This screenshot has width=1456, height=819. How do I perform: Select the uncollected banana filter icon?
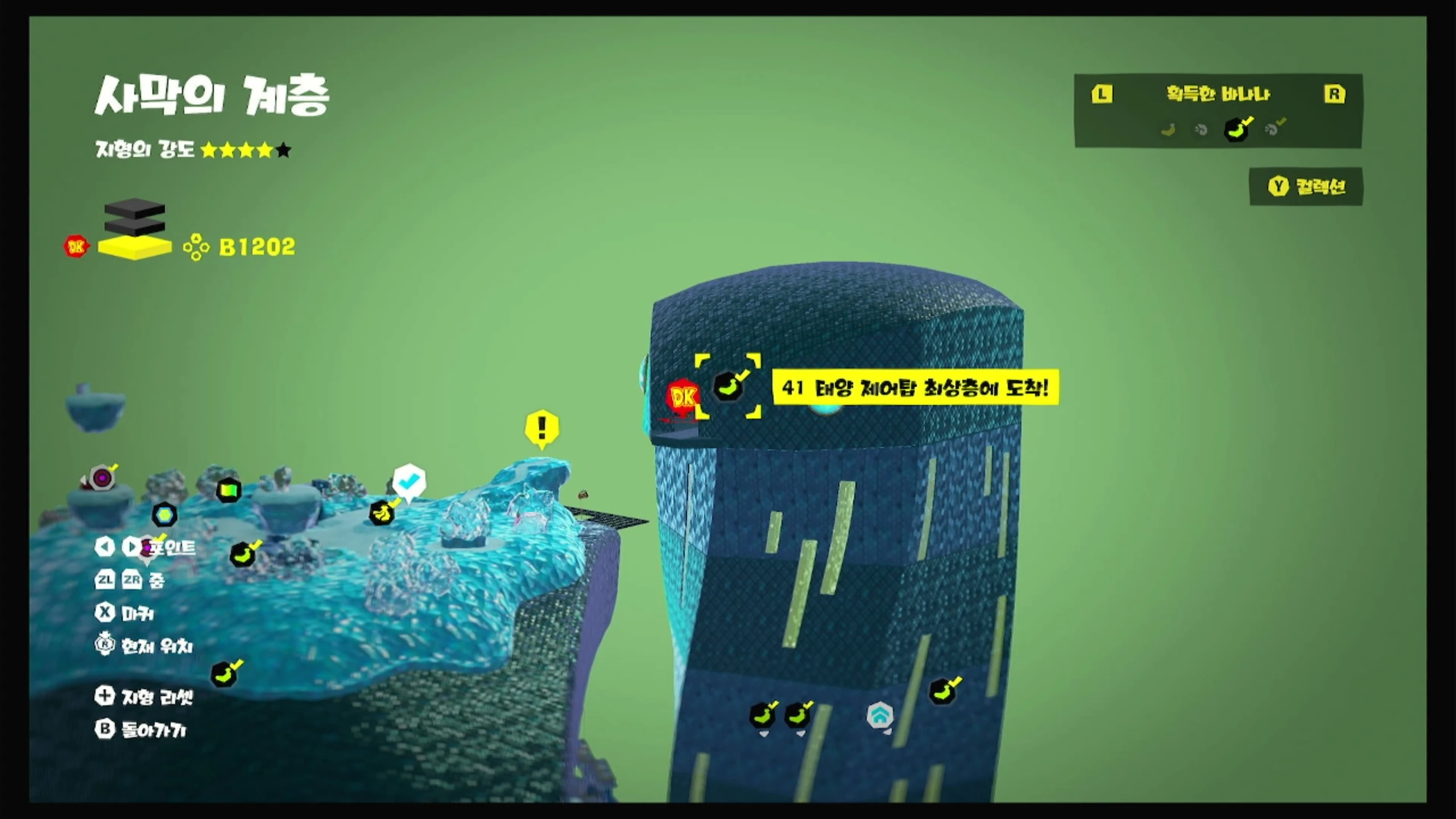[1168, 130]
